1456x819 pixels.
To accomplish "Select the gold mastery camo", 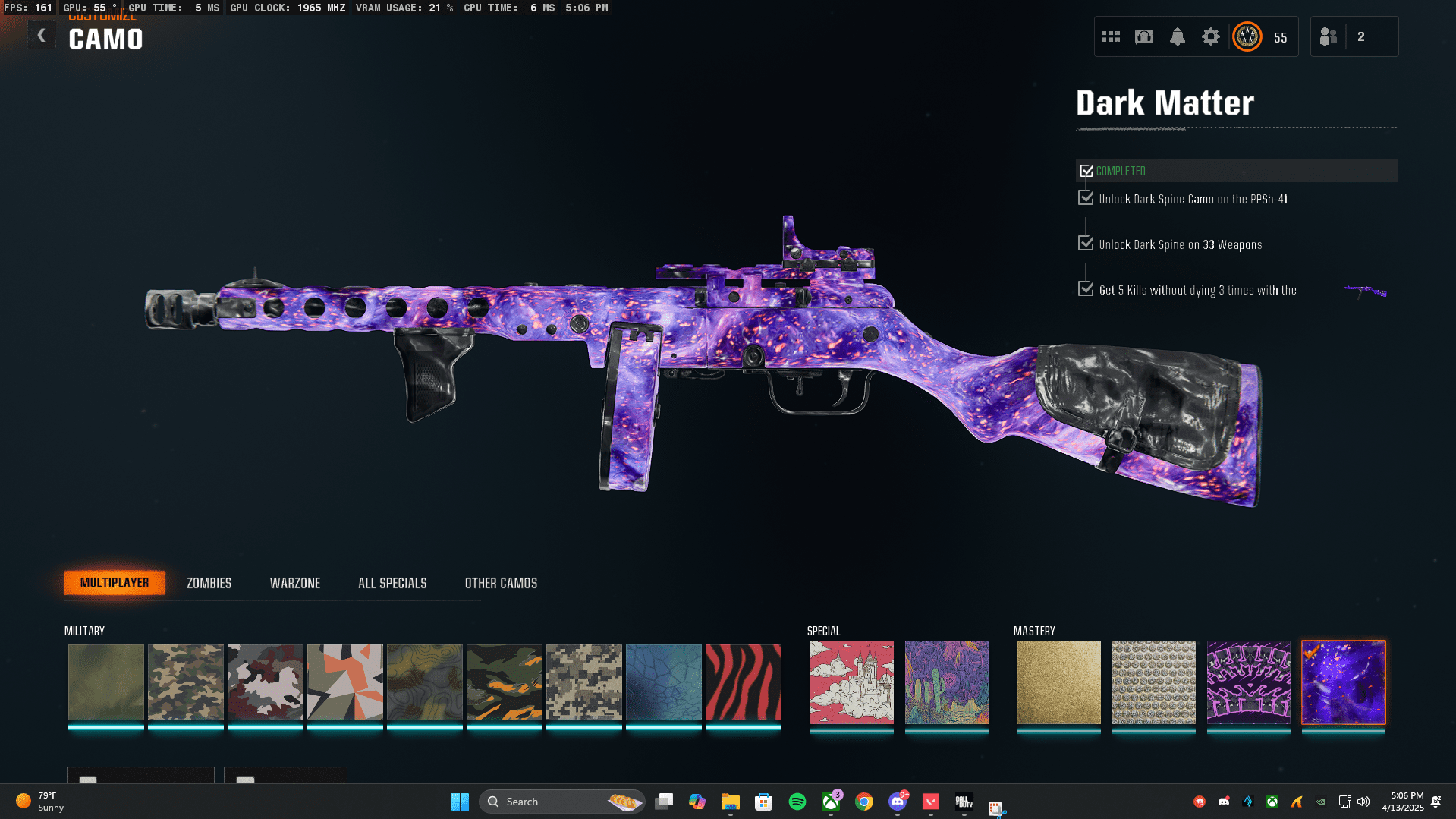I will click(x=1058, y=682).
